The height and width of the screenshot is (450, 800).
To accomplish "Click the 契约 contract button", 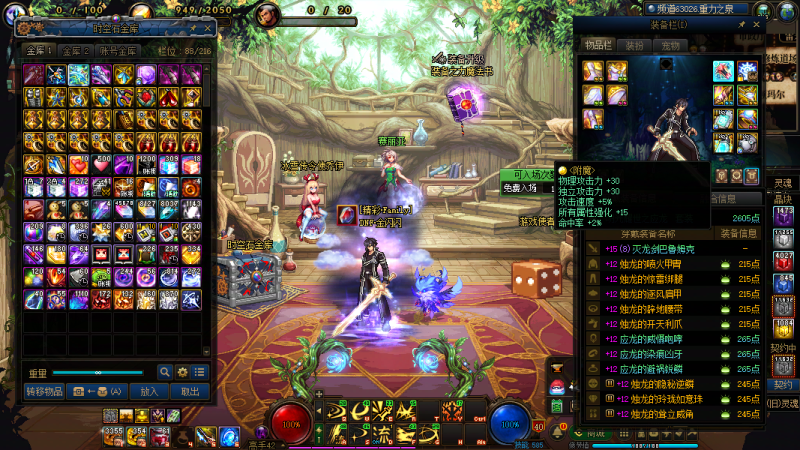I will pyautogui.click(x=782, y=384).
